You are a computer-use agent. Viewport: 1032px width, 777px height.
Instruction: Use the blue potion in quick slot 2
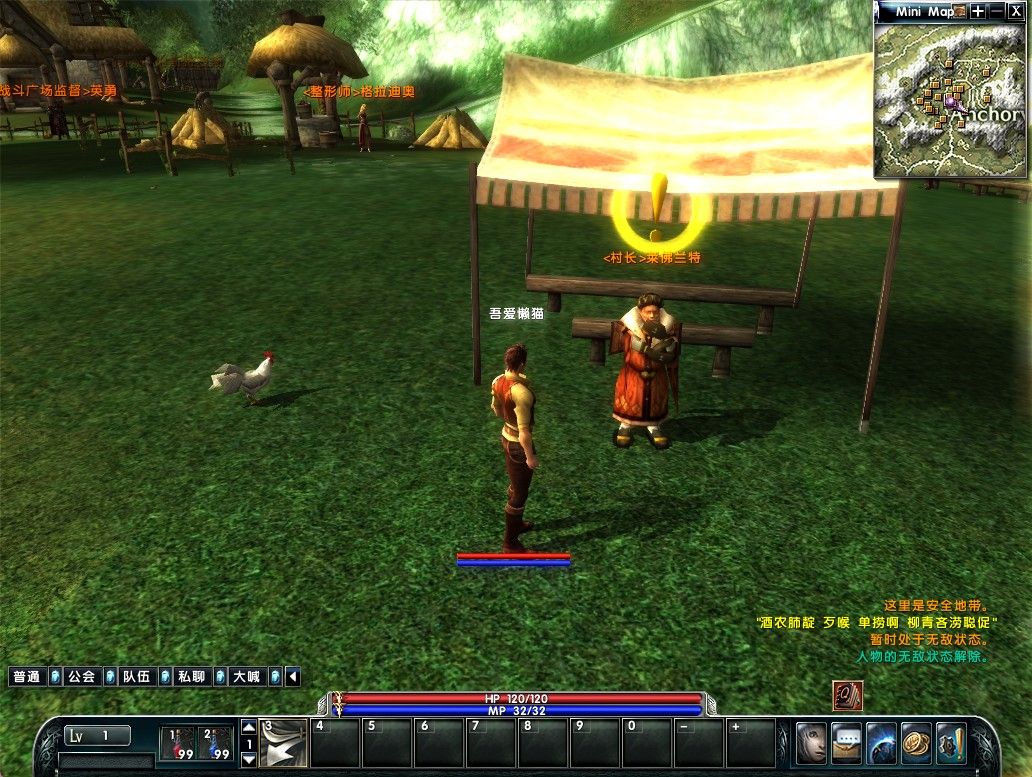point(215,743)
